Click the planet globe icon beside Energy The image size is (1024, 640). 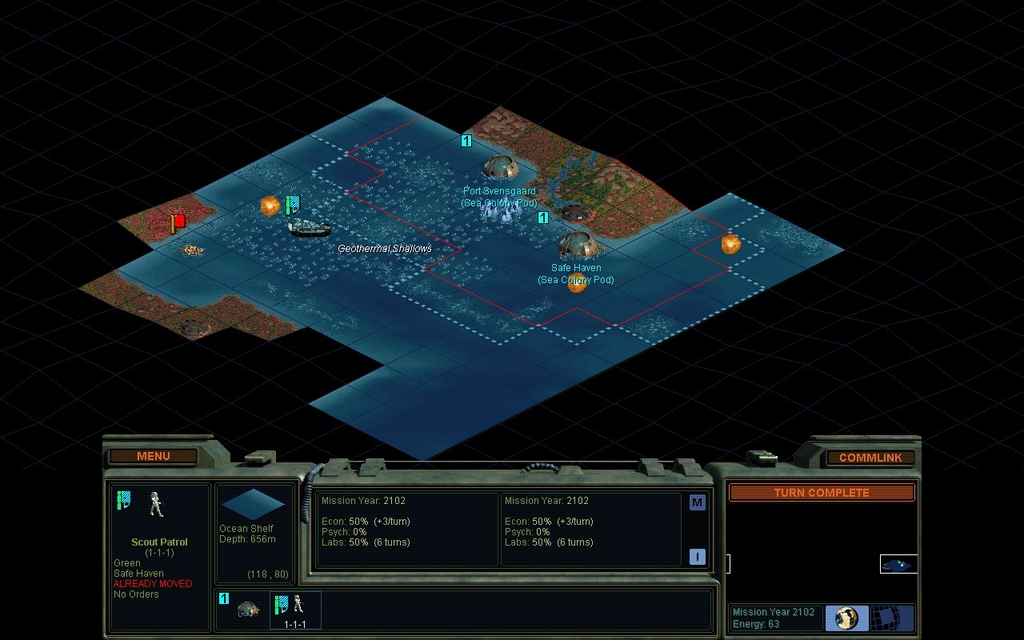[847, 618]
